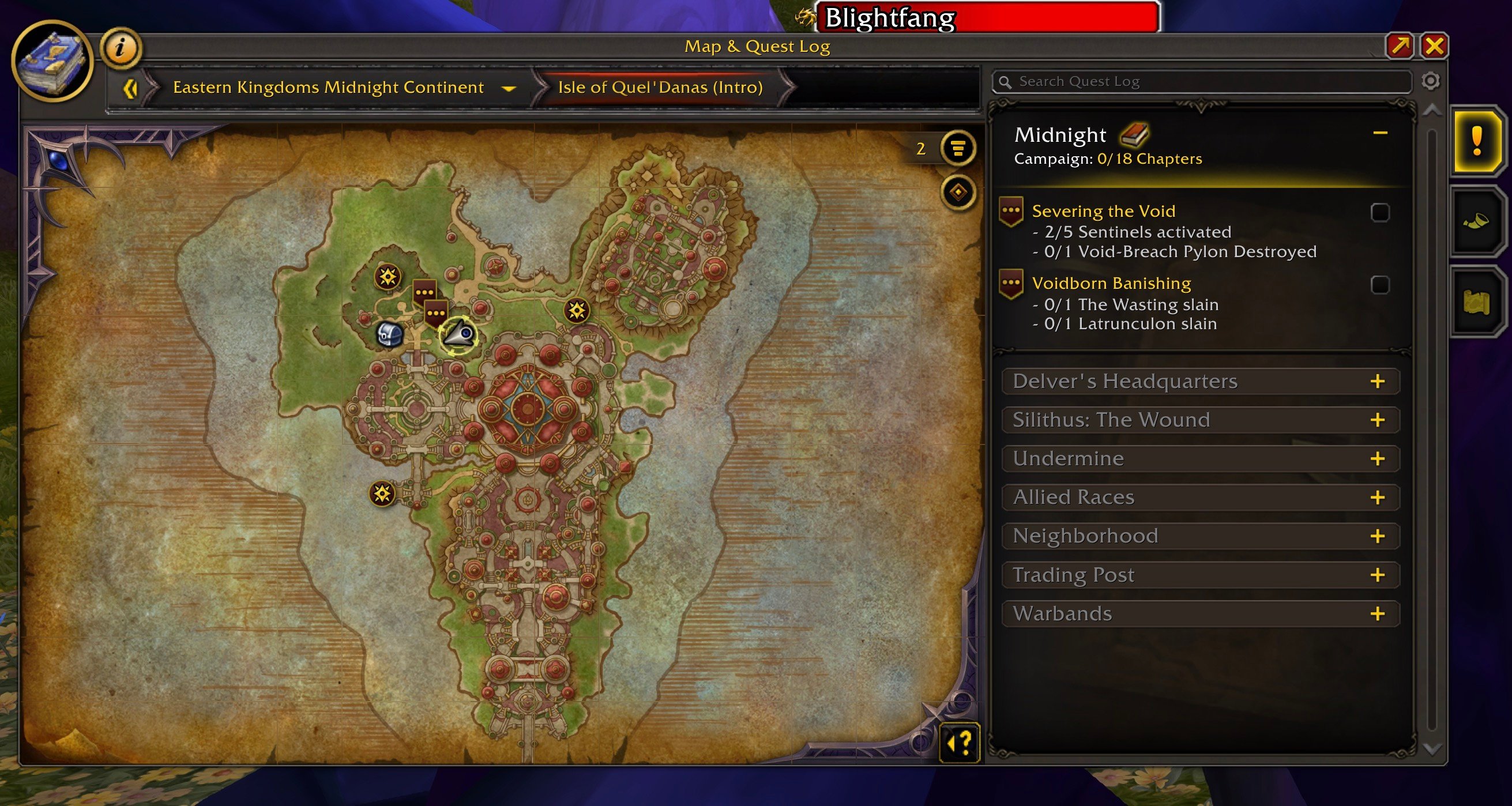Click the treasure chest marker on map
1512x806 pixels.
pyautogui.click(x=389, y=334)
